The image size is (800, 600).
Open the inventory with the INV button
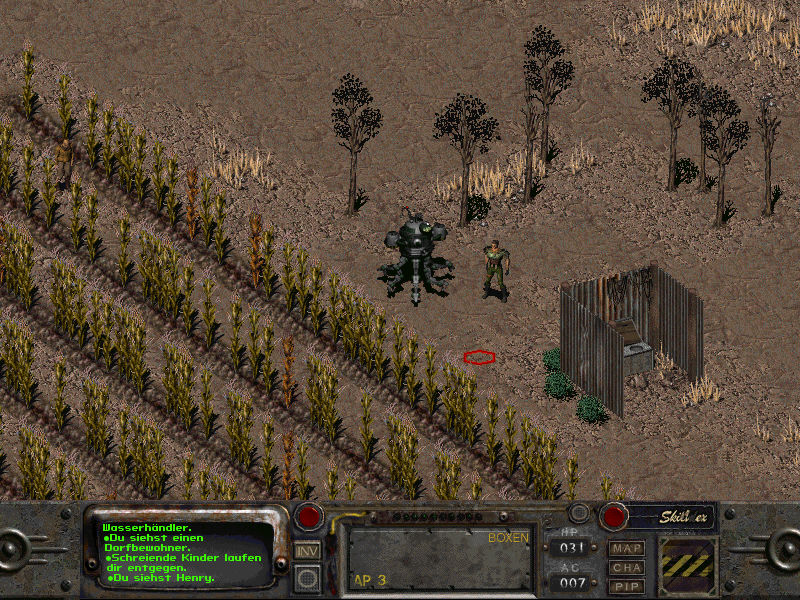click(x=308, y=551)
